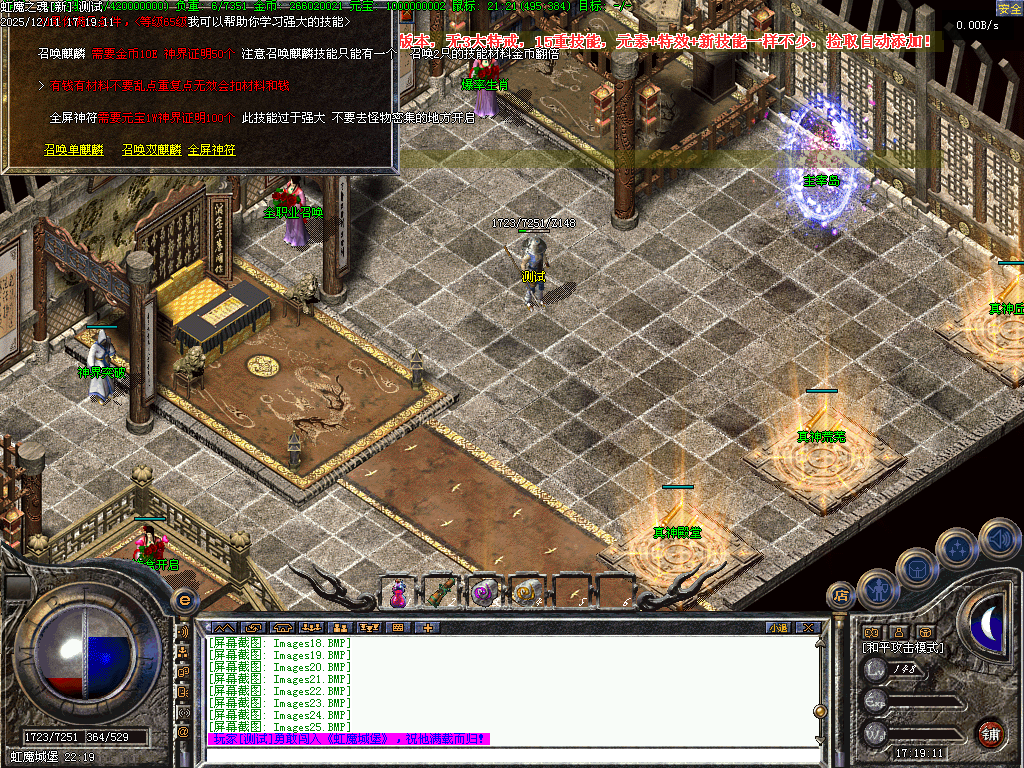
Task: Select the 全屏神符 dialogue option
Action: [x=212, y=150]
